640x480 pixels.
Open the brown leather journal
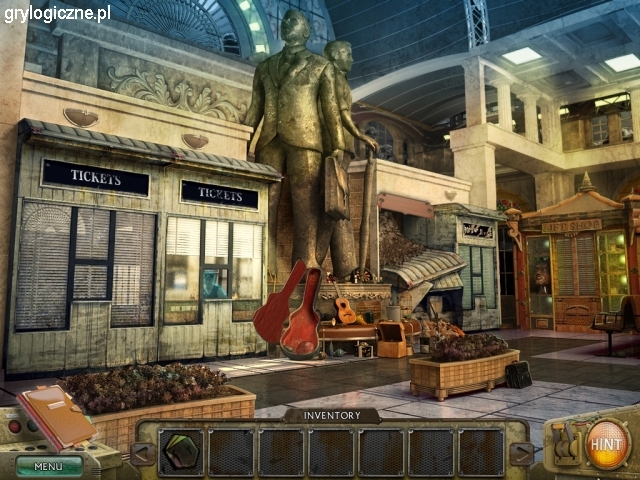tap(55, 414)
